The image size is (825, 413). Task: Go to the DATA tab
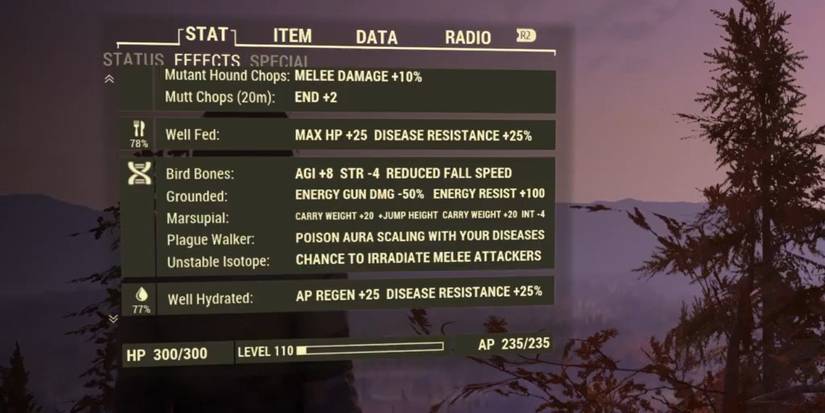[377, 37]
